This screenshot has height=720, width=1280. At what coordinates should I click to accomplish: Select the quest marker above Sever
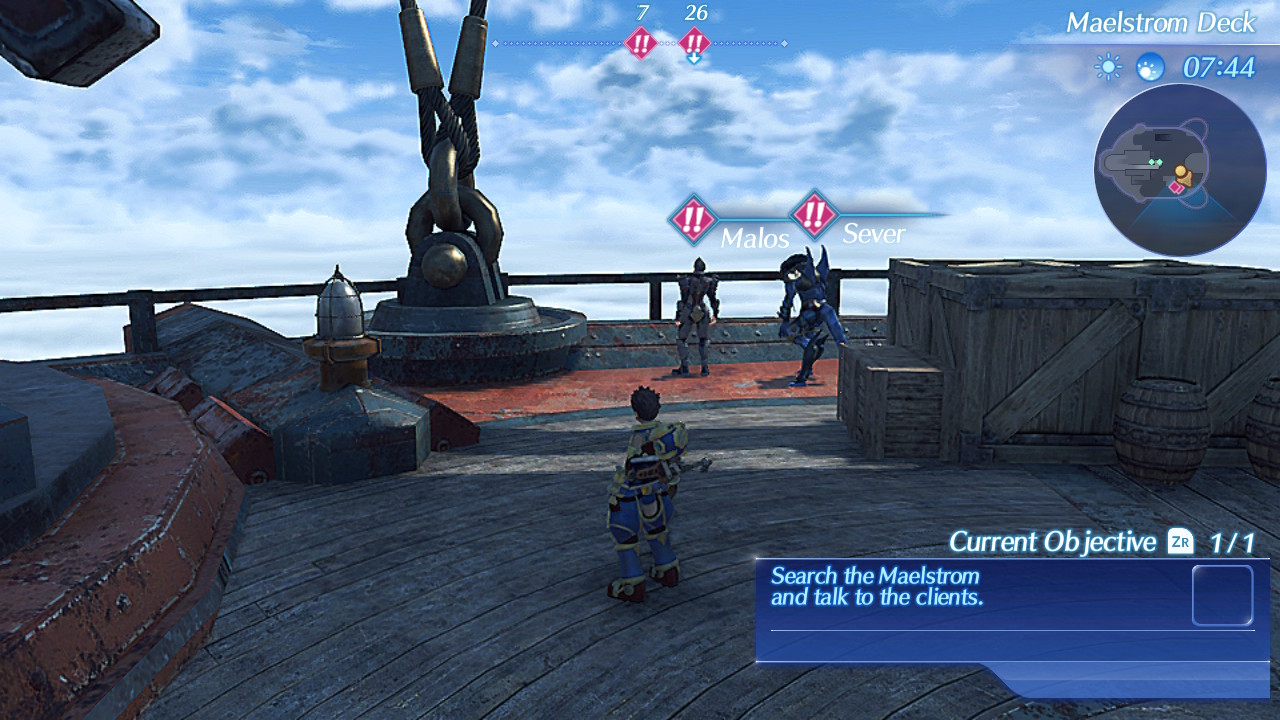tap(815, 213)
